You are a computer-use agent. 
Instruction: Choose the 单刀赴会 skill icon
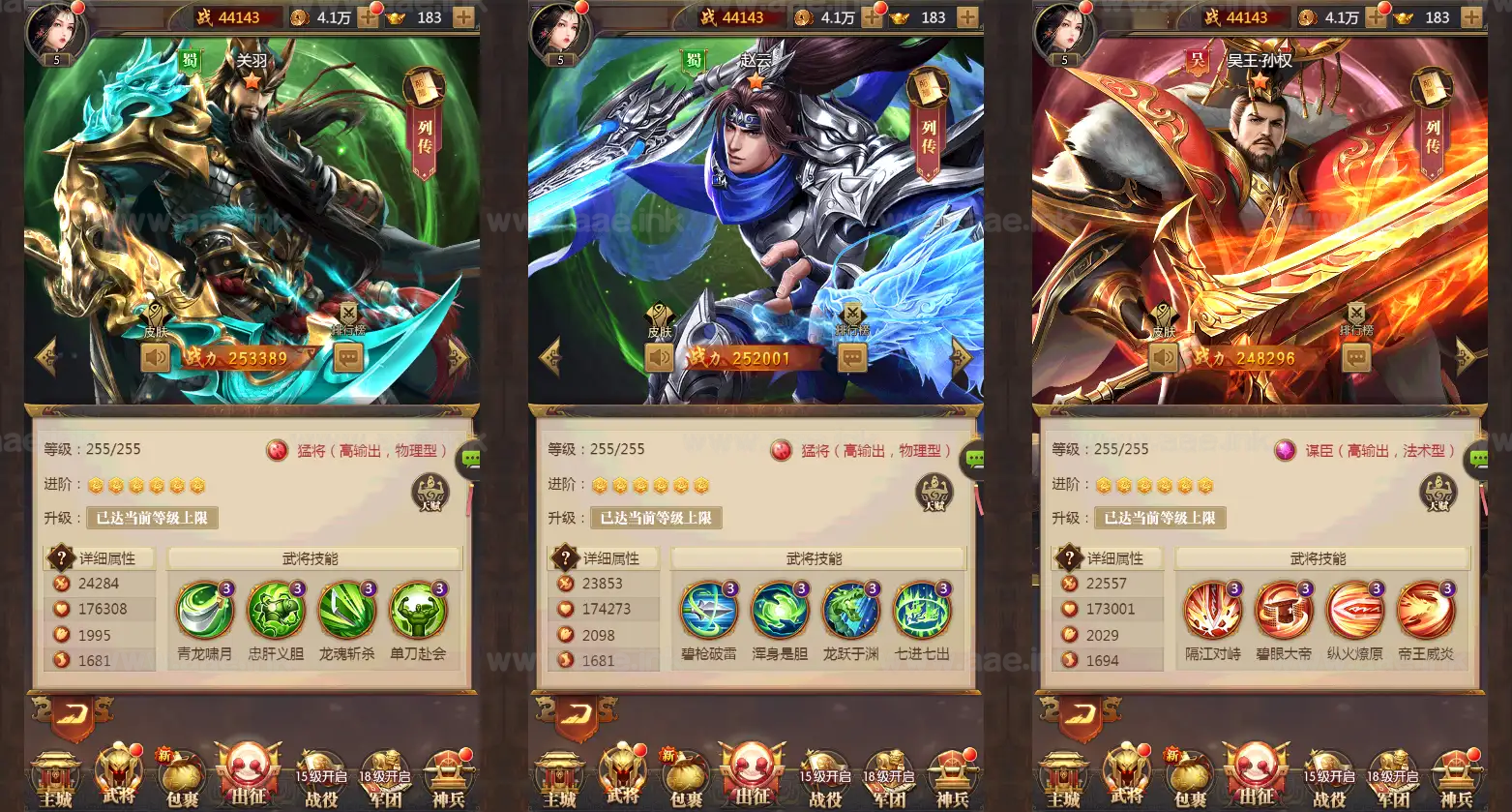coord(418,612)
